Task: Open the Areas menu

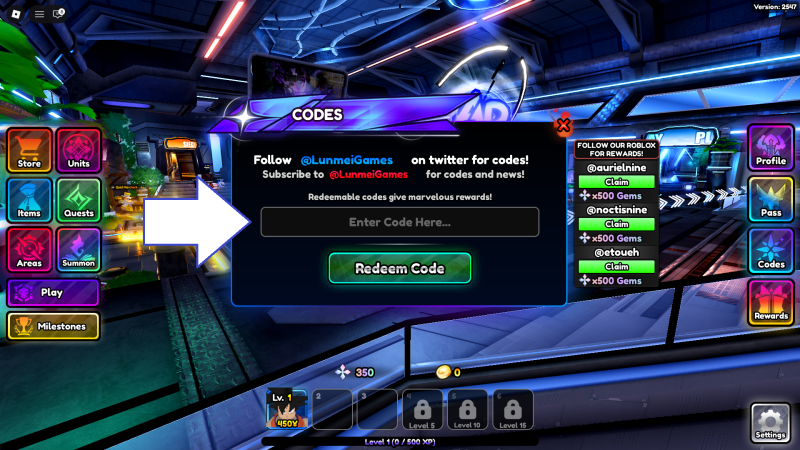Action: pos(30,249)
